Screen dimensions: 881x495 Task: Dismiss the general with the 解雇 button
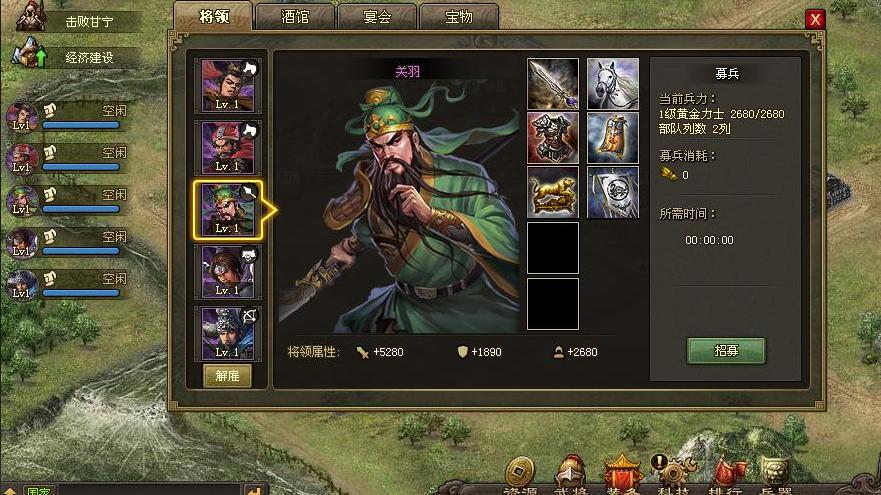point(228,375)
